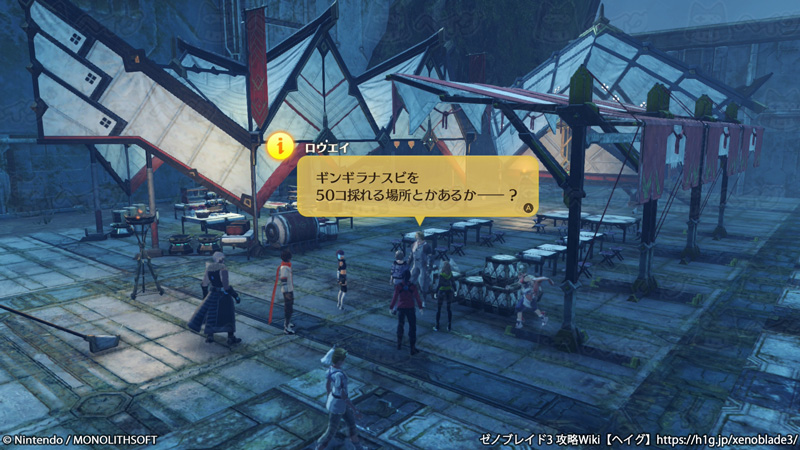Click the orange info icon beside ロヴェイ
Viewport: 800px width, 450px height.
click(x=281, y=146)
